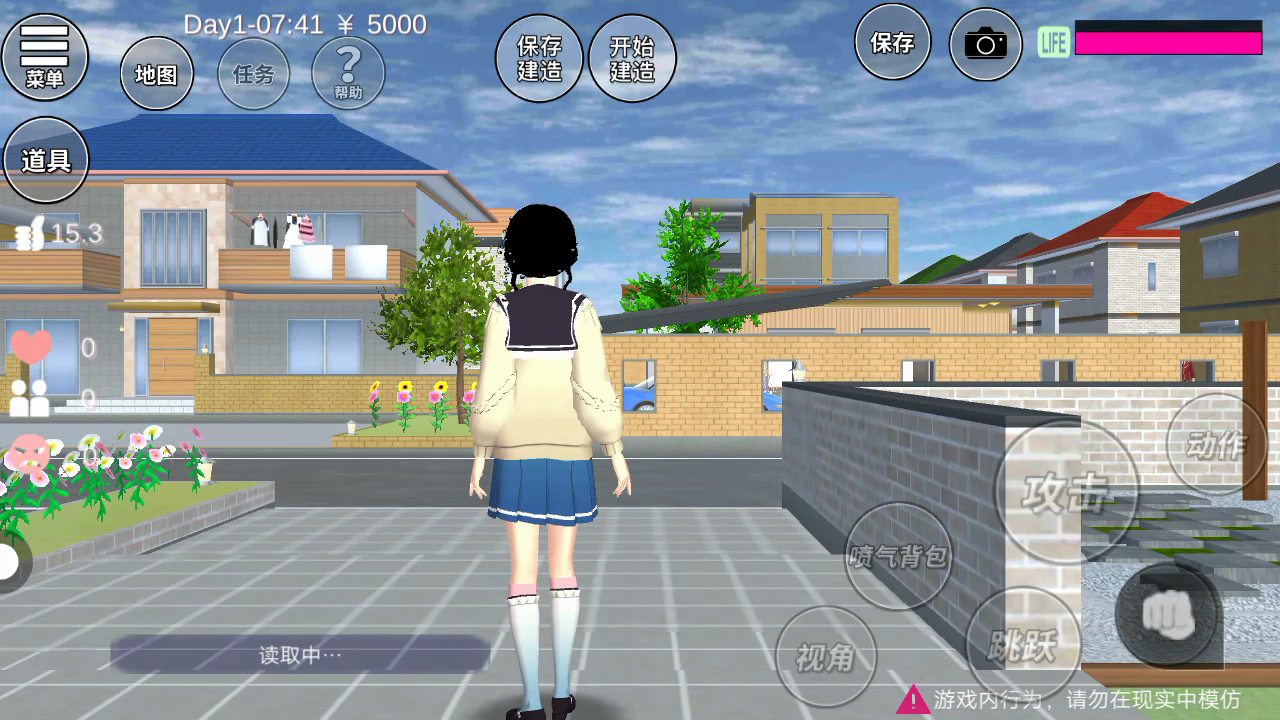
Task: Tap the 跳跃 jump button
Action: coord(1024,645)
